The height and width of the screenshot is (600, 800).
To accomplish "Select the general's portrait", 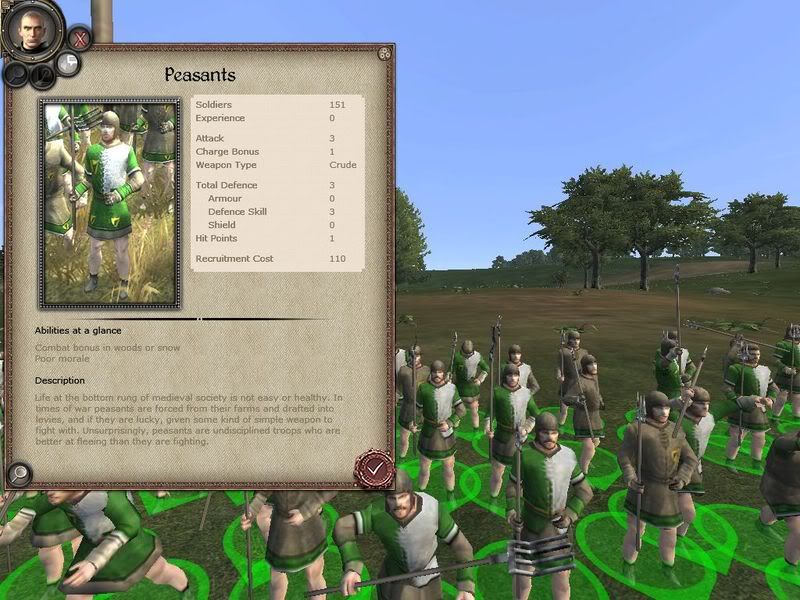I will pyautogui.click(x=32, y=30).
